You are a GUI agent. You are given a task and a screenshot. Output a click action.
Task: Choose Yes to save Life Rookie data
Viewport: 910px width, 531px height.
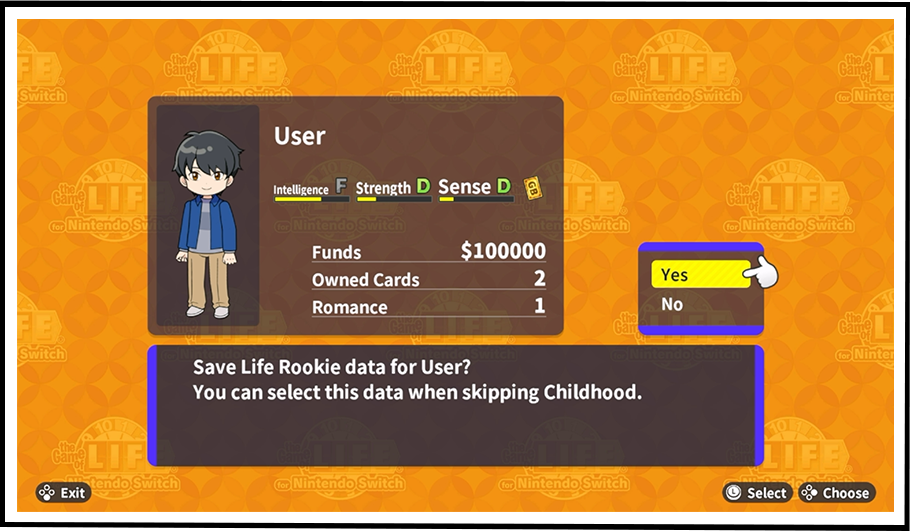point(698,275)
